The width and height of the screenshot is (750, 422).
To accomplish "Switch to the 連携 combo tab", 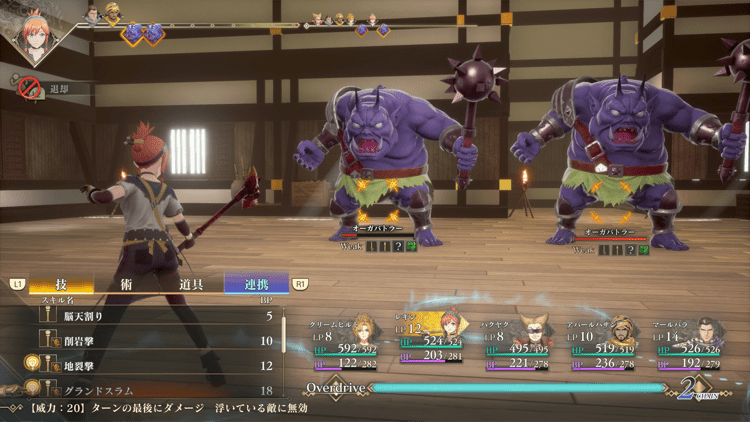I will click(x=257, y=284).
